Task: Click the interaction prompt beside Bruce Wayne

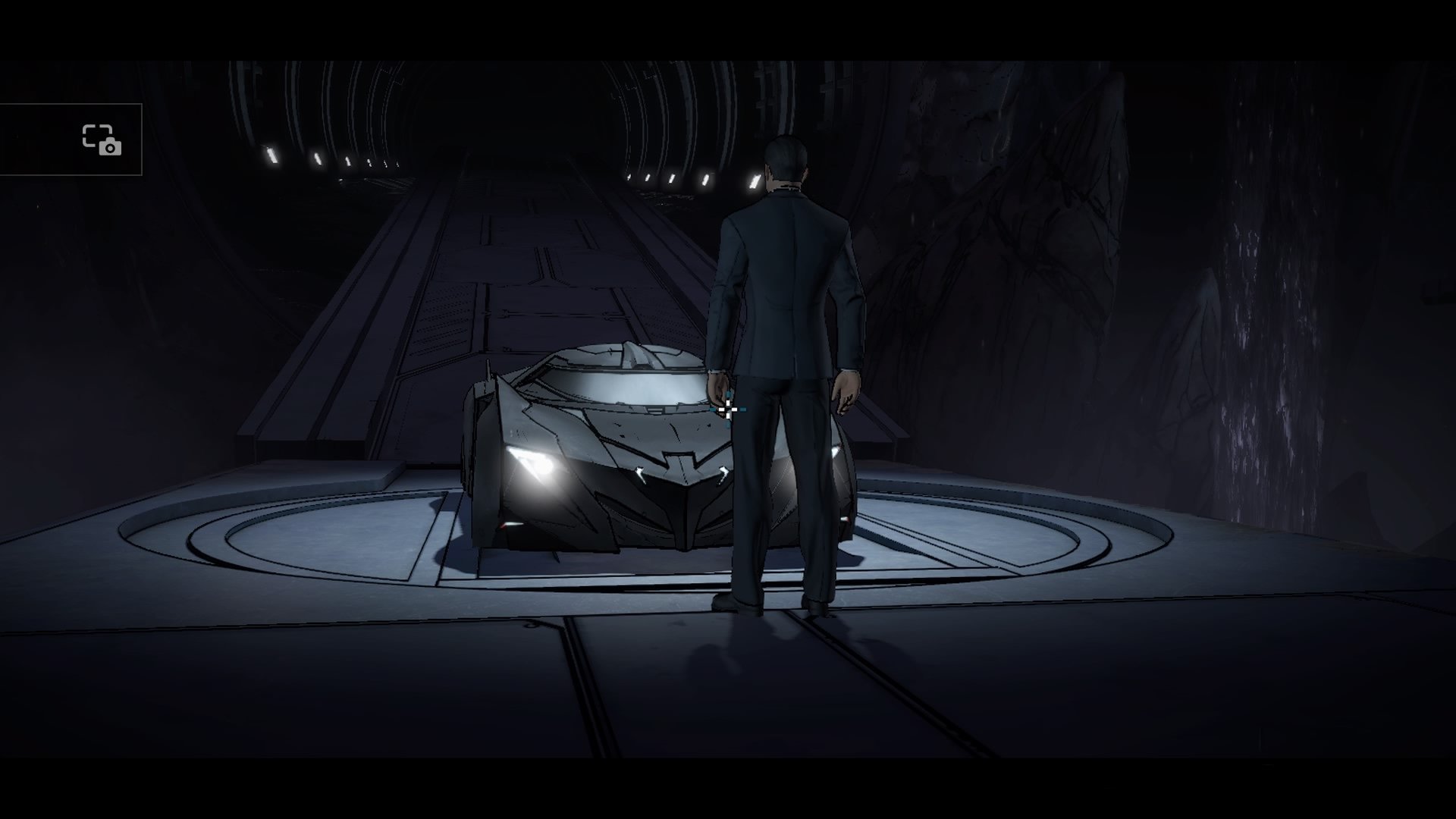Action: [x=728, y=410]
